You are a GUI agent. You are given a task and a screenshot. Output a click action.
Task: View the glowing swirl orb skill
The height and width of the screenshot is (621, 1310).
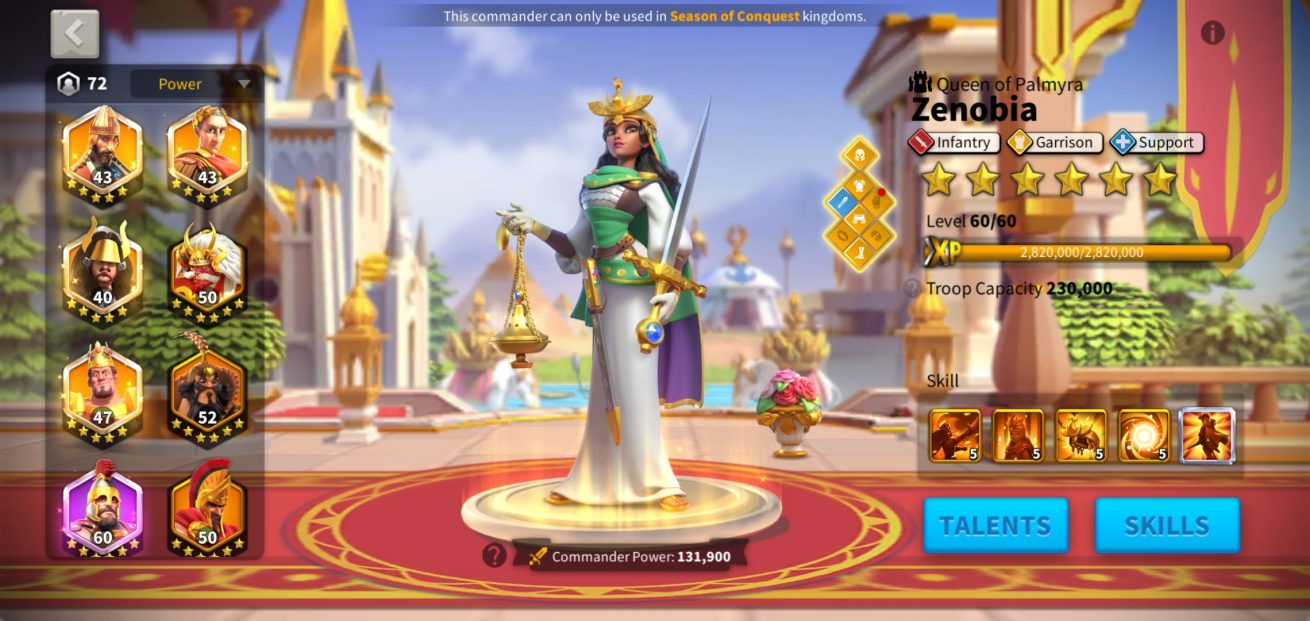pyautogui.click(x=1144, y=435)
